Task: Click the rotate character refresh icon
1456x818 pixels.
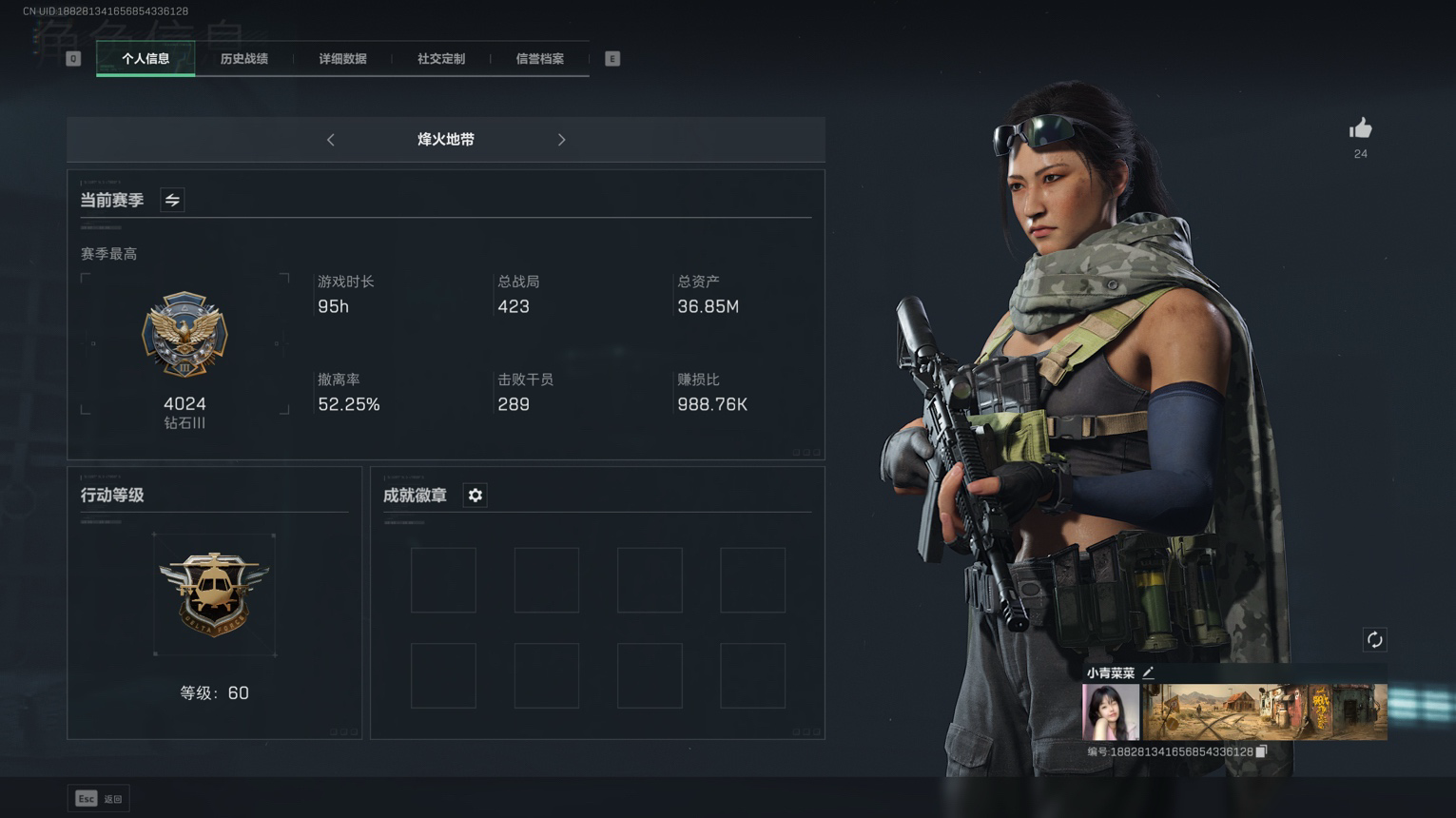Action: click(x=1374, y=639)
